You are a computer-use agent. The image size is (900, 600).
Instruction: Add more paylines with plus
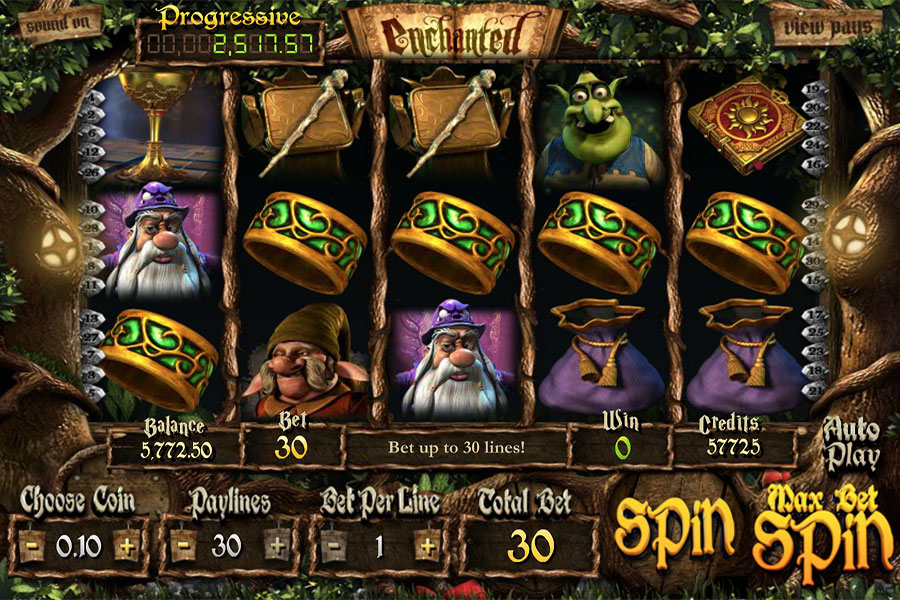click(x=276, y=546)
